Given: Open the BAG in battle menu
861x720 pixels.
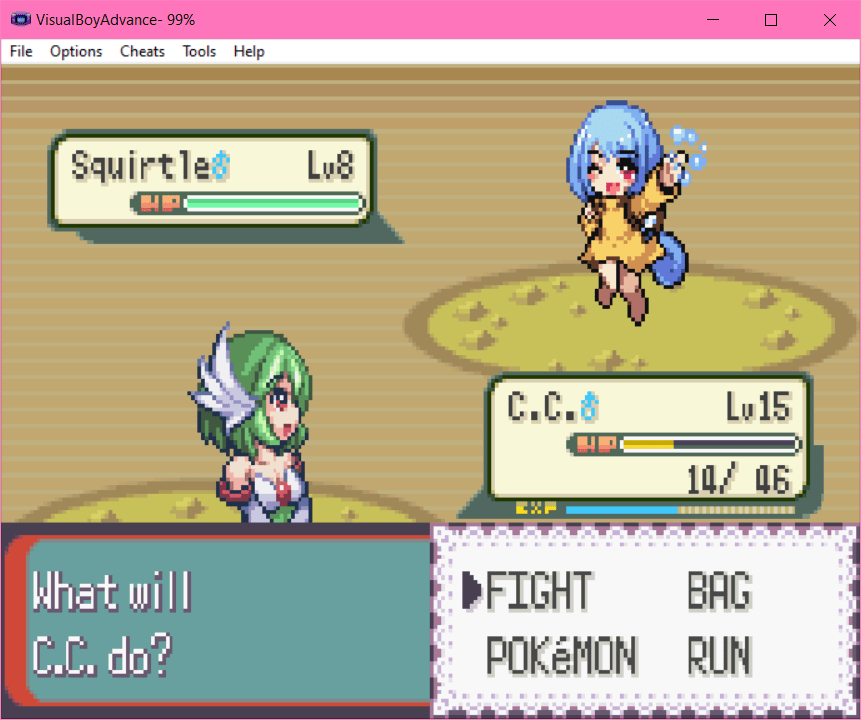Looking at the screenshot, I should [718, 592].
